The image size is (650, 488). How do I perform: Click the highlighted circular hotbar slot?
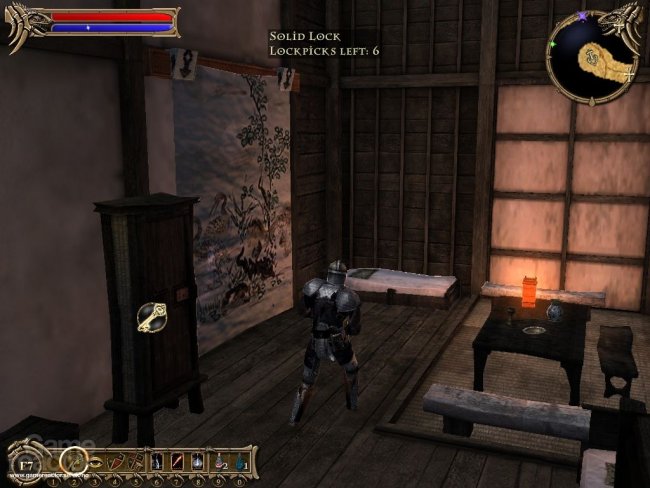[74, 461]
